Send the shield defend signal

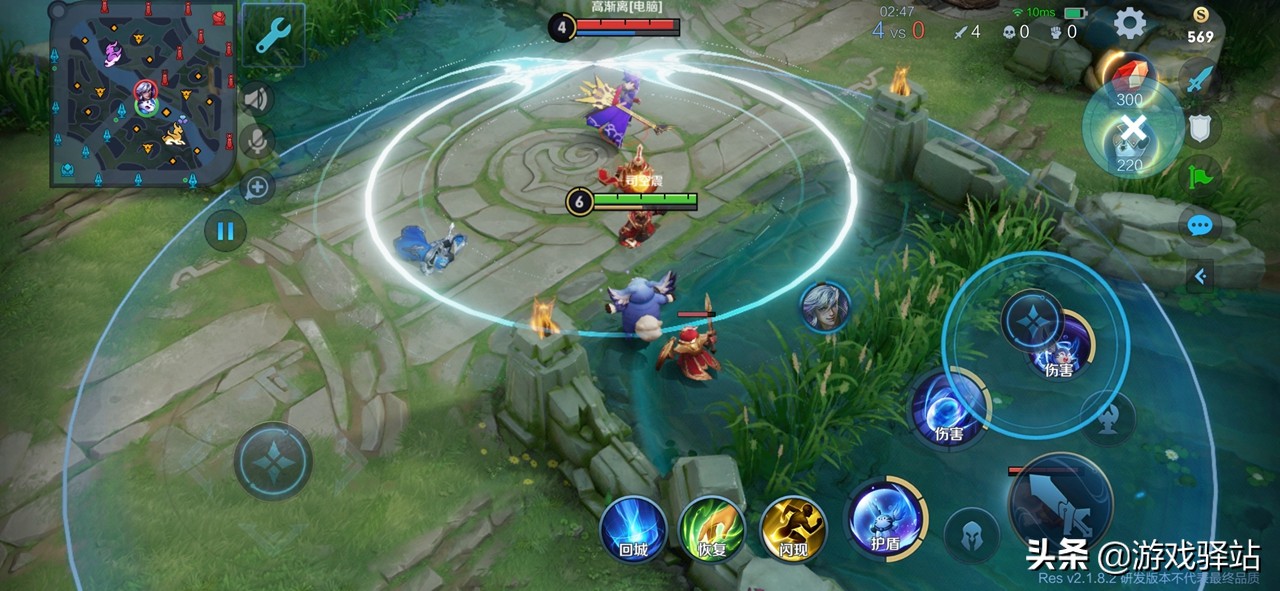coord(1199,127)
